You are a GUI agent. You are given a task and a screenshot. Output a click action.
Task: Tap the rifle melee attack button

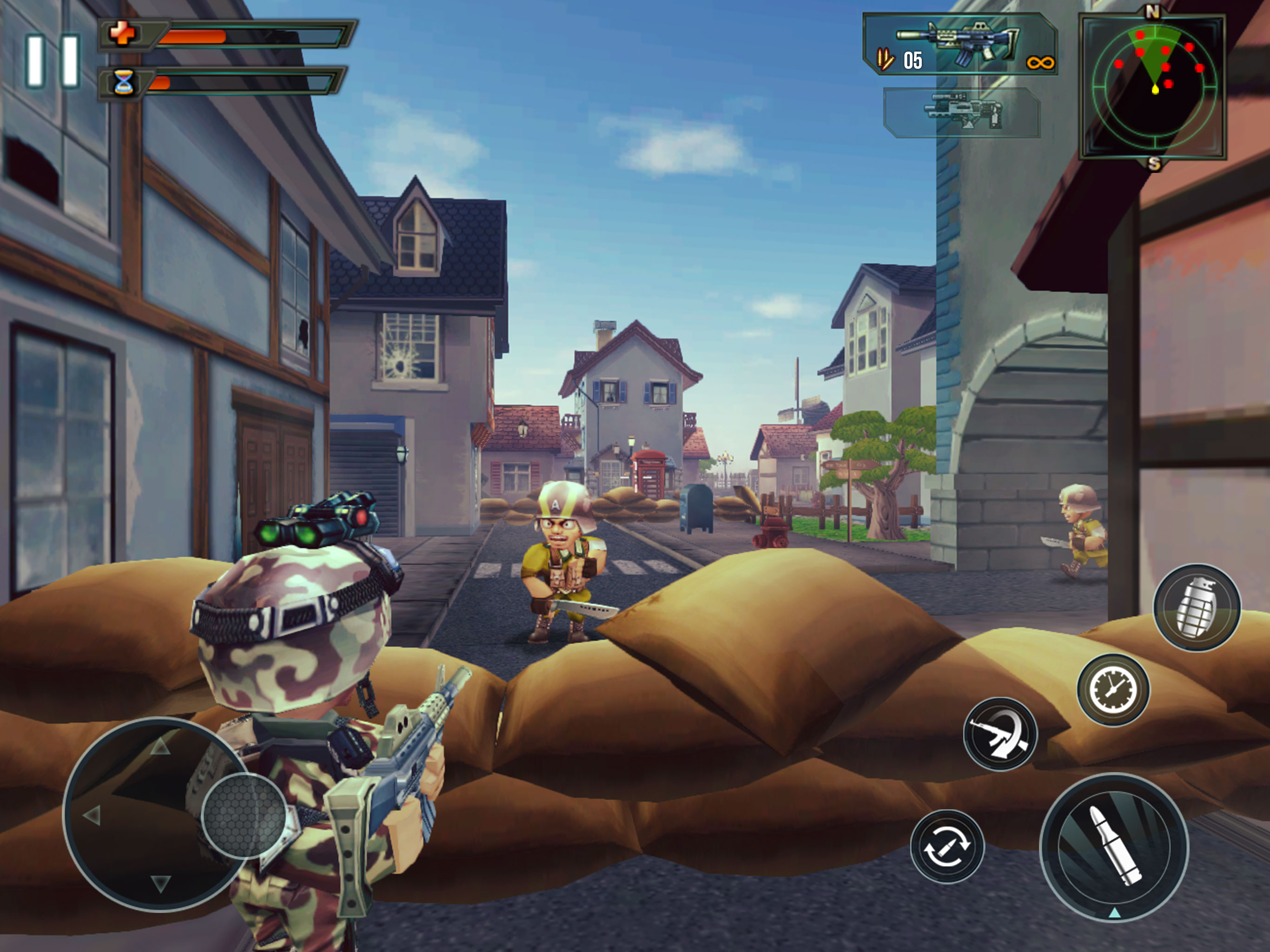[1000, 734]
